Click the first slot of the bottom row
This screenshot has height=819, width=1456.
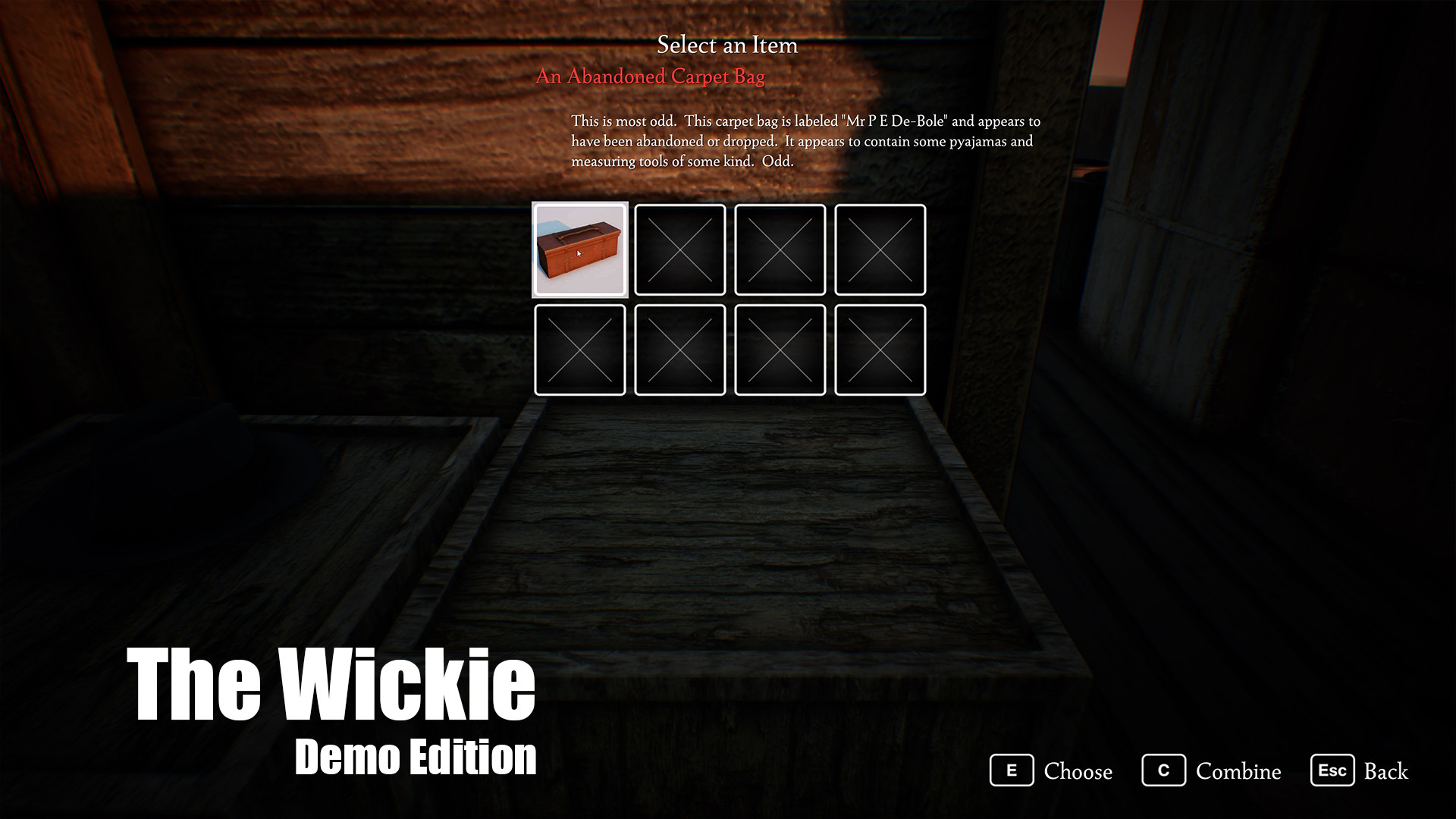[x=580, y=350]
